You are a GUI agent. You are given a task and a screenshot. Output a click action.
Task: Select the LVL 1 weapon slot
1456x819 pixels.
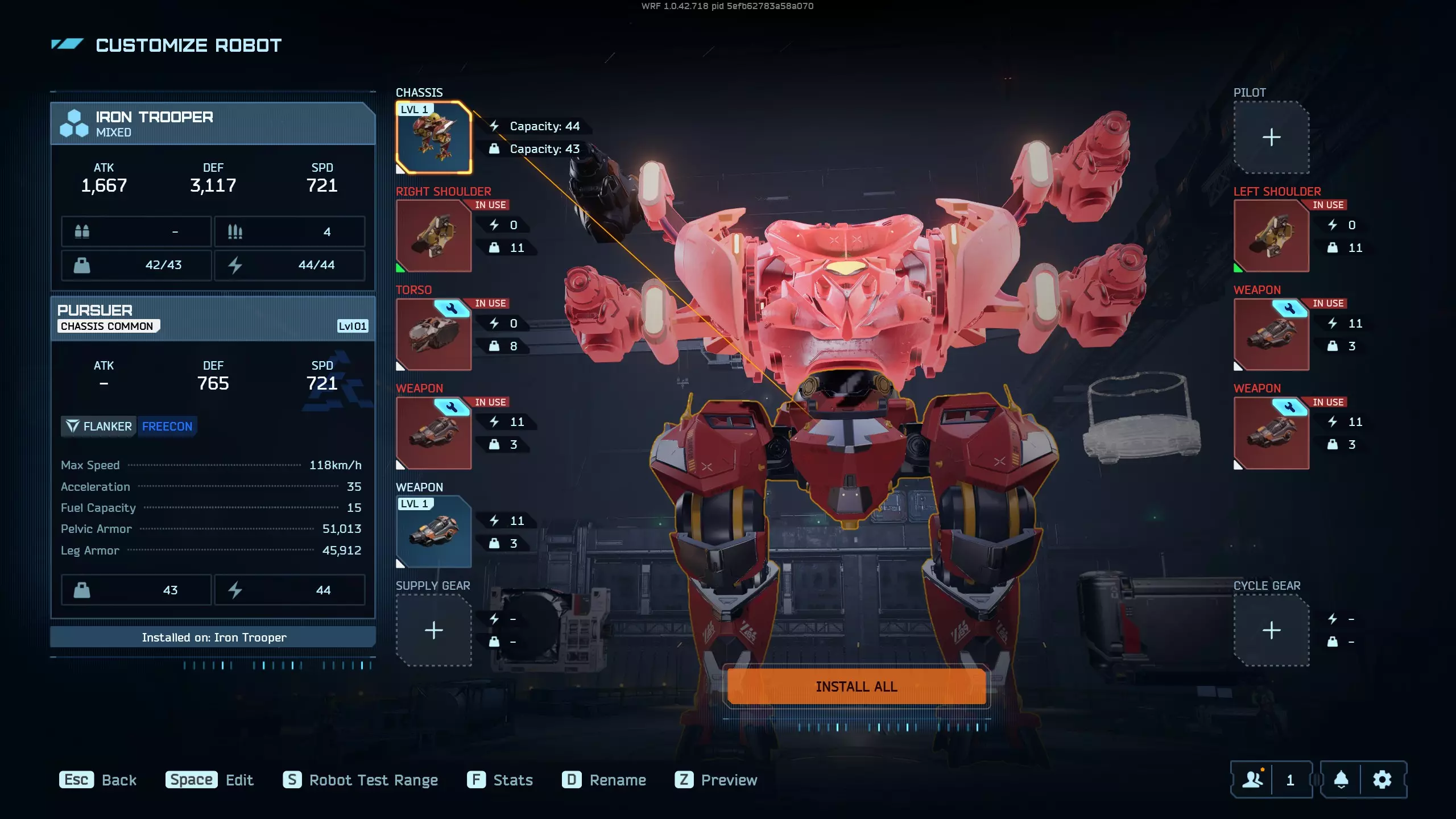point(433,531)
